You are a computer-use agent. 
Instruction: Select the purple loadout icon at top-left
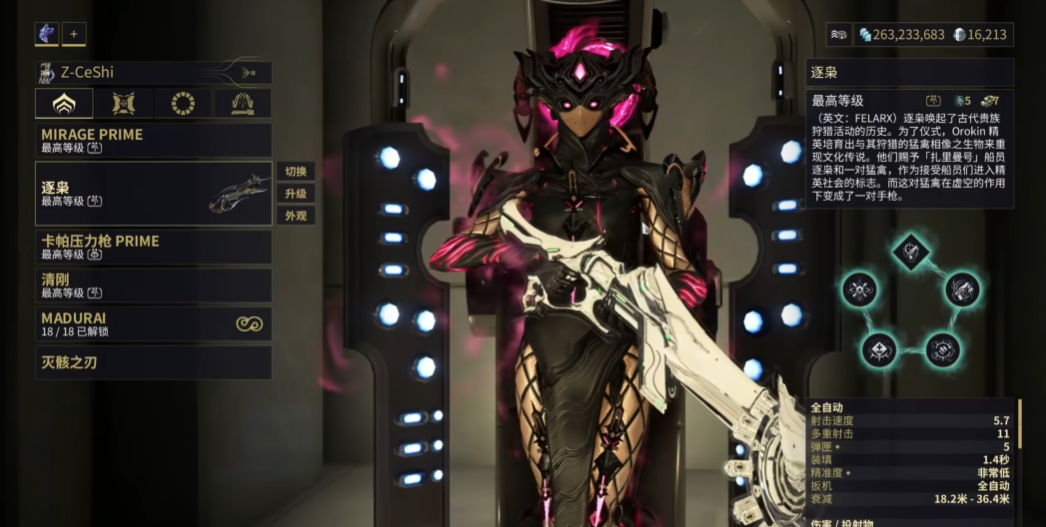[x=47, y=34]
